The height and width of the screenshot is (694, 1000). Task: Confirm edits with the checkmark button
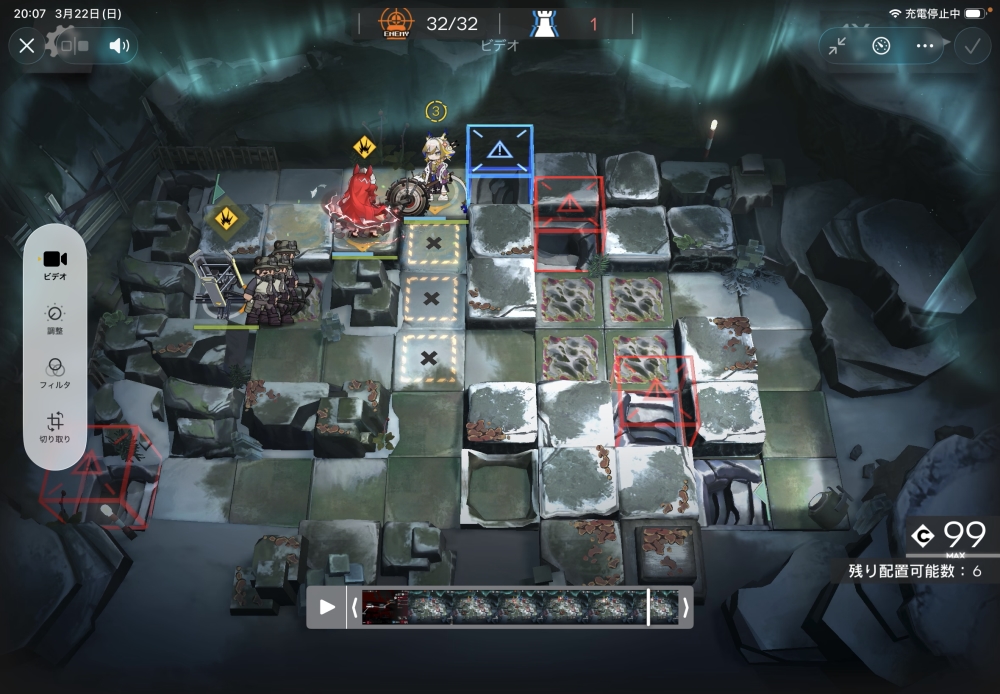[970, 45]
